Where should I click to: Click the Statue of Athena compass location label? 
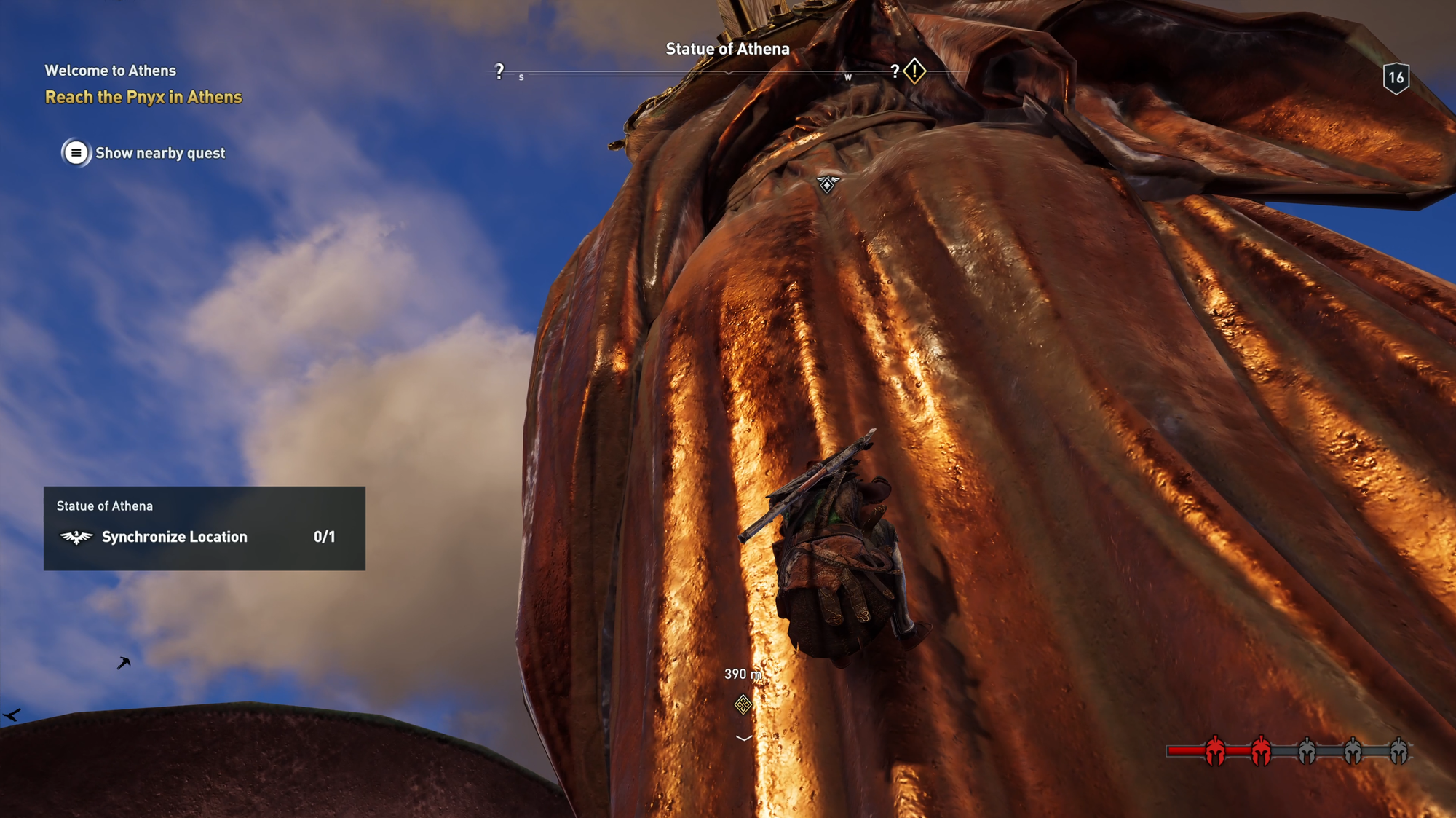pos(727,49)
